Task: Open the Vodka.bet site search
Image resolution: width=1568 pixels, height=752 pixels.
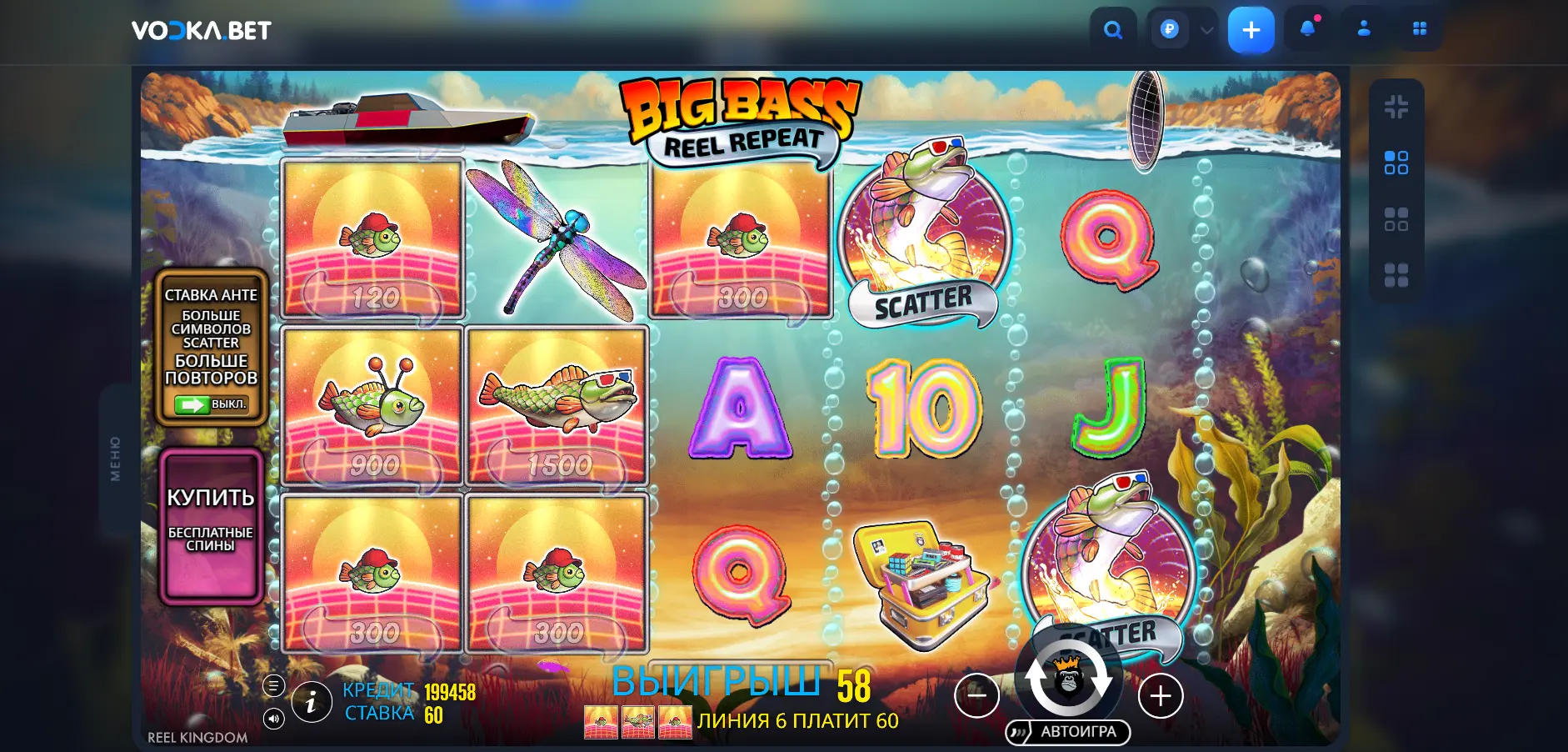Action: tap(1113, 31)
